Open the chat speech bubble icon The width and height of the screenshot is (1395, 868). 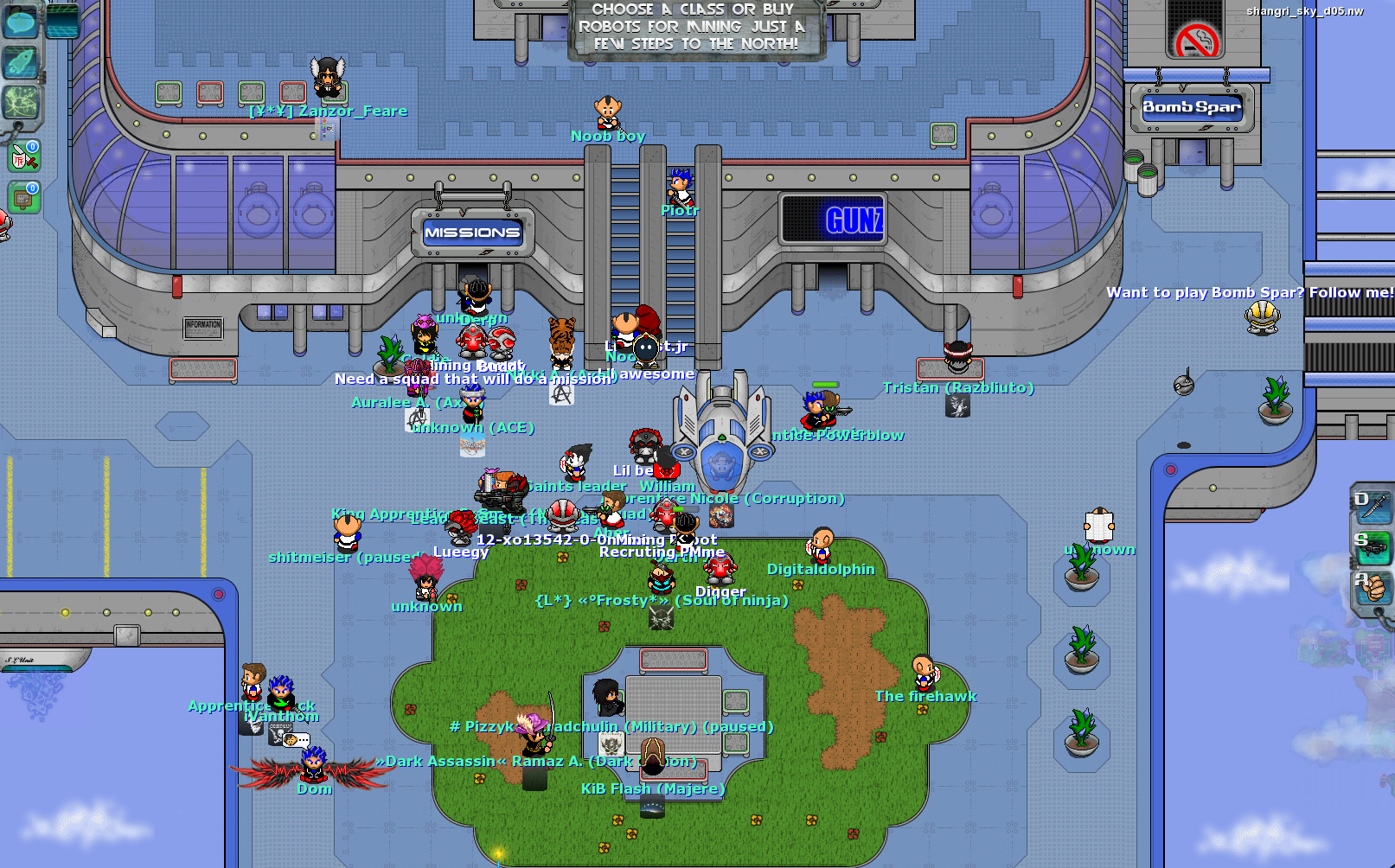21,21
